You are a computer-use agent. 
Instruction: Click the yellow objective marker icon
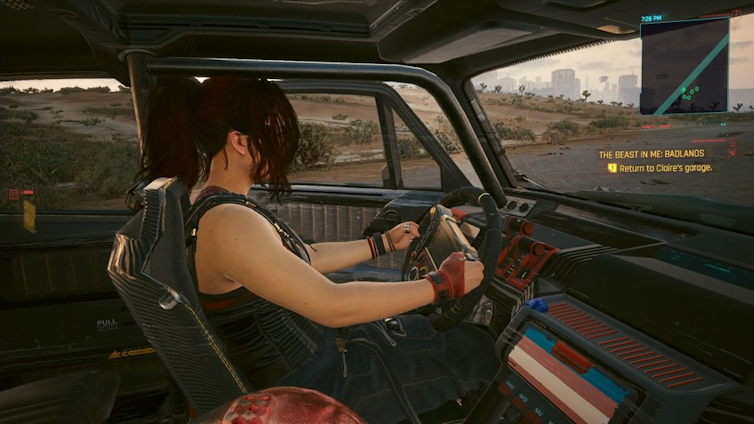[612, 168]
